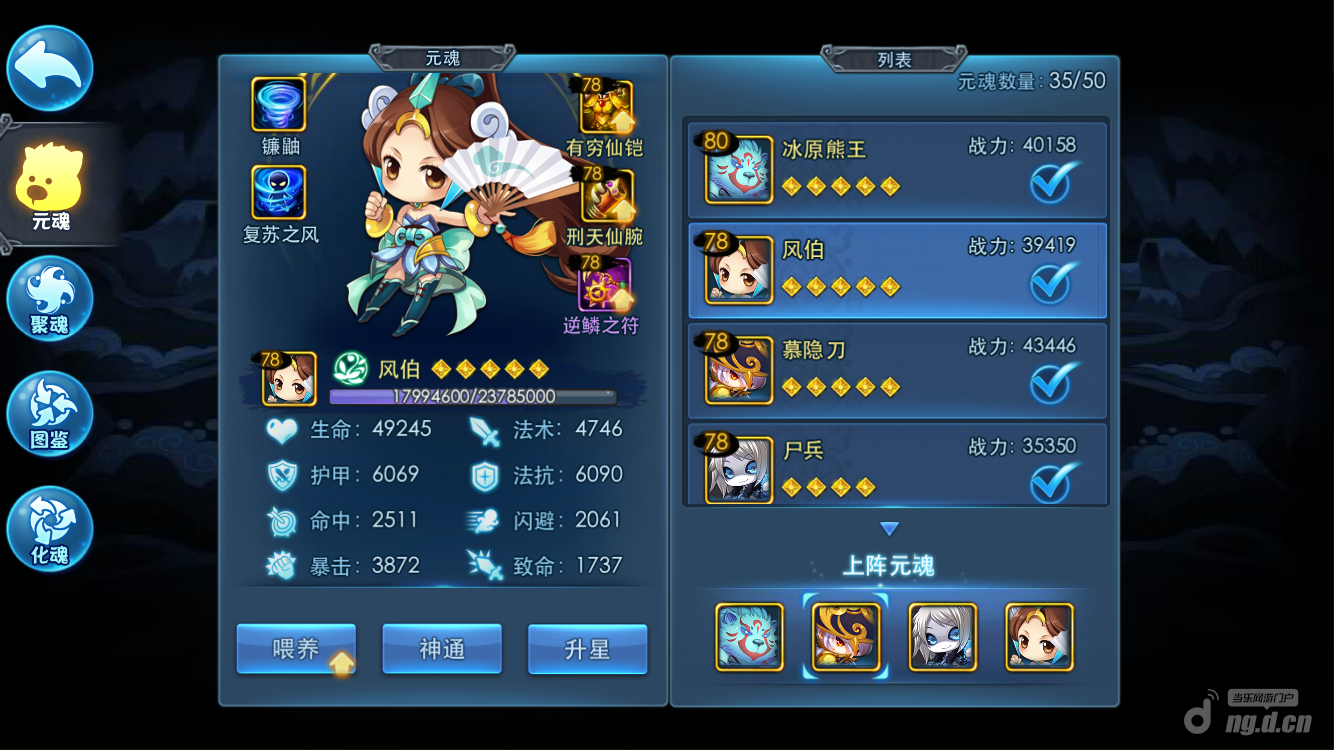The height and width of the screenshot is (750, 1334).
Task: Open the 聚魂 section
Action: (50, 299)
